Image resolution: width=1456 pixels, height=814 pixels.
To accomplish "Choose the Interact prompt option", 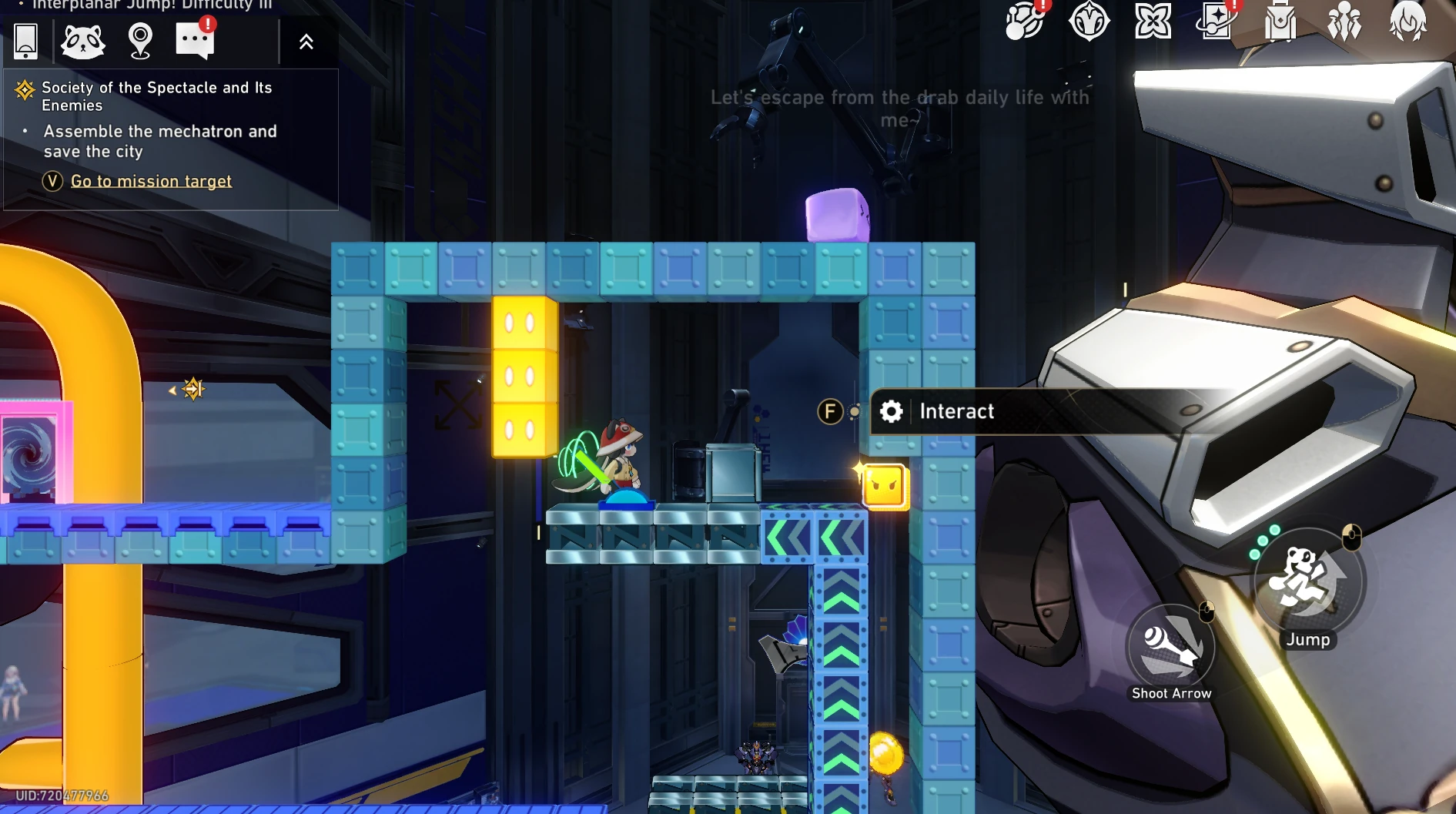I will (956, 411).
